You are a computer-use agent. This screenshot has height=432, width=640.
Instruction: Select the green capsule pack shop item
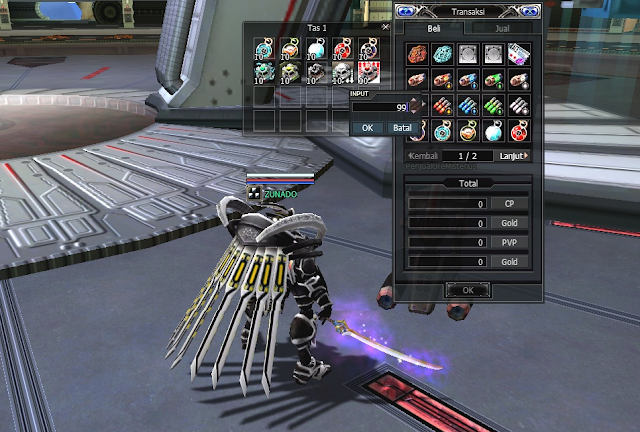(x=494, y=105)
